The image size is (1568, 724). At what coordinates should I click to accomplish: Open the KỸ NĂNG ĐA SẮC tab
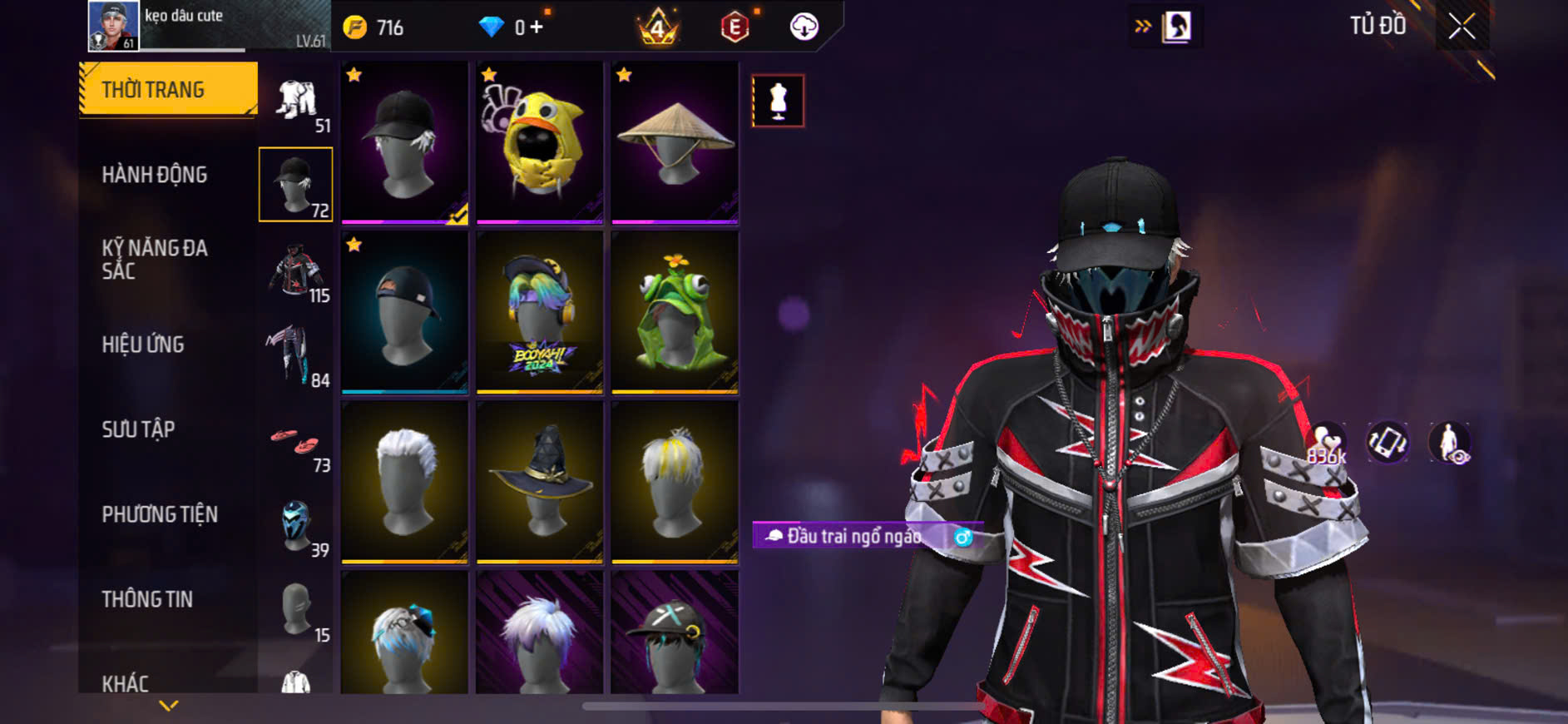(x=155, y=259)
